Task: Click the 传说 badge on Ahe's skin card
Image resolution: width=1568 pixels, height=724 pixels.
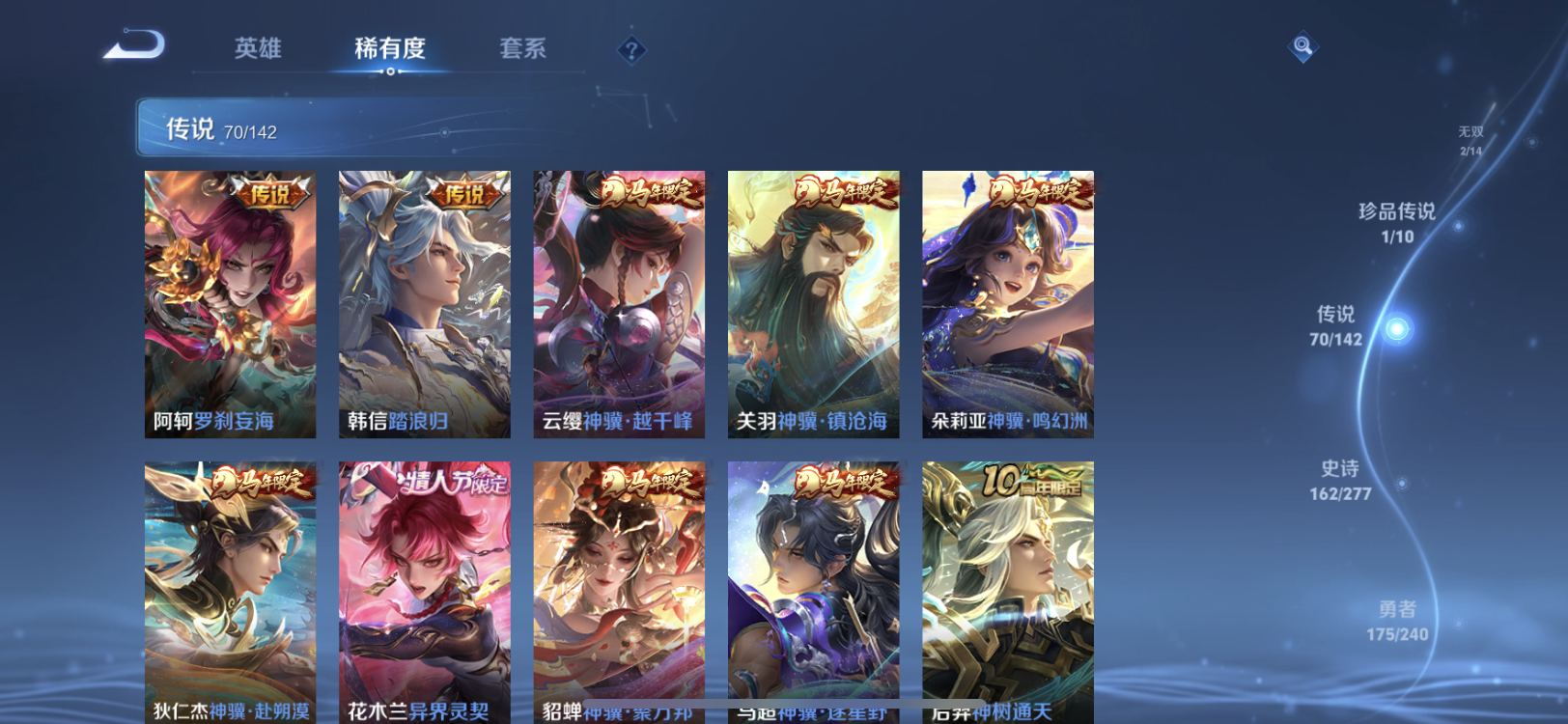Action: coord(267,193)
